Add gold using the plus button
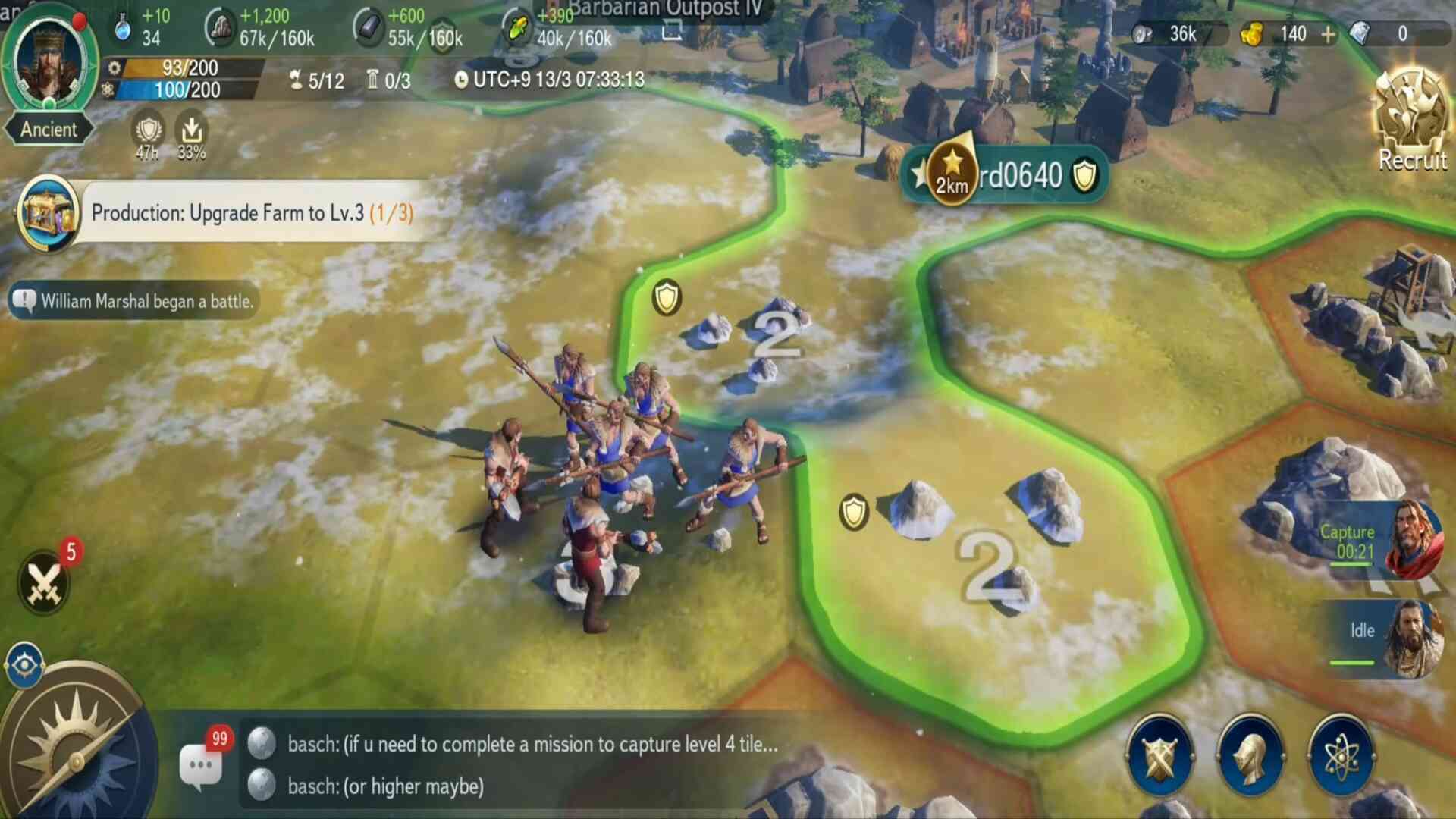 click(1328, 34)
